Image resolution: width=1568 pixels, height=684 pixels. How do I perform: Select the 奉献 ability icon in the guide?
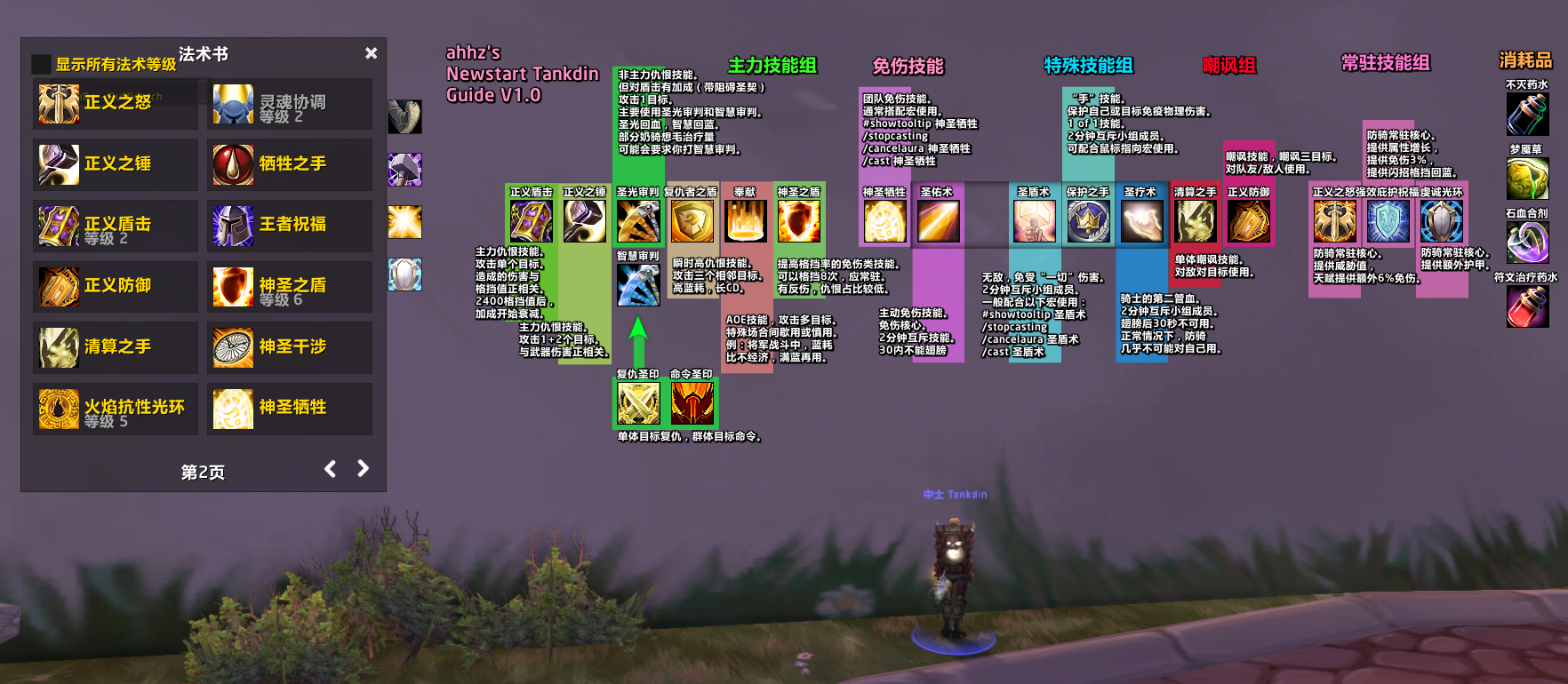745,219
